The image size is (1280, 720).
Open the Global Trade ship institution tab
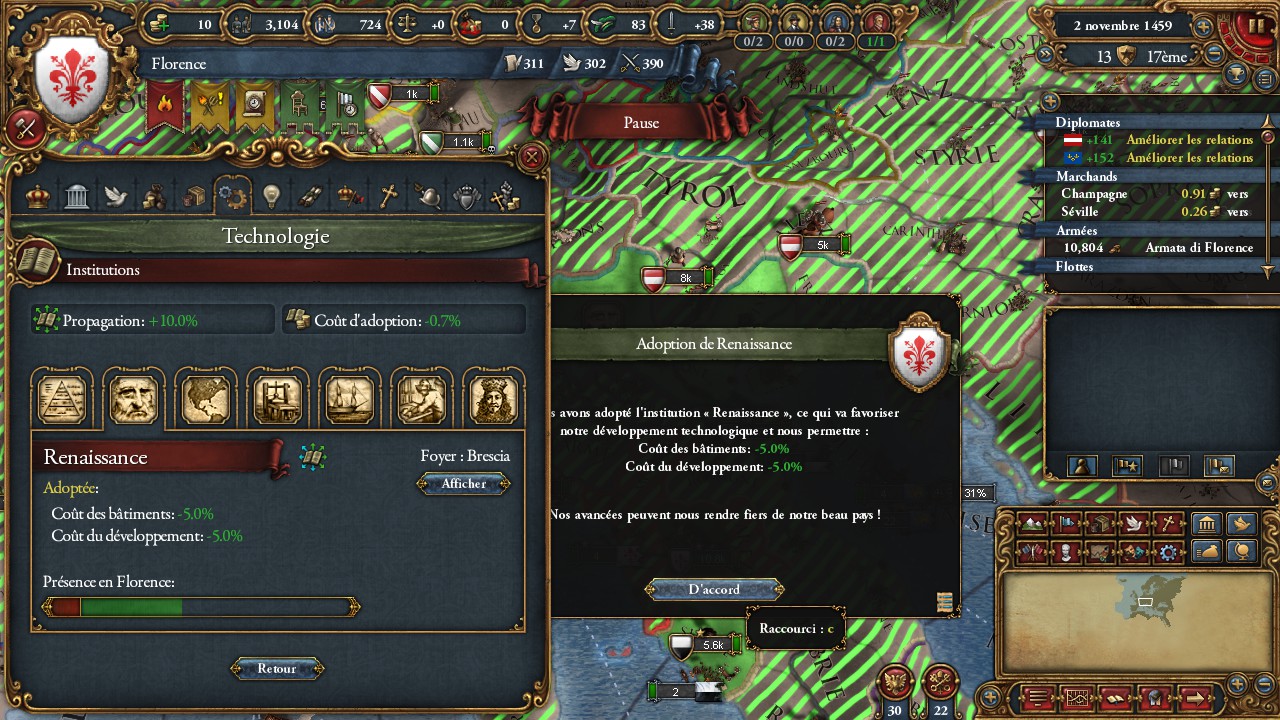350,398
